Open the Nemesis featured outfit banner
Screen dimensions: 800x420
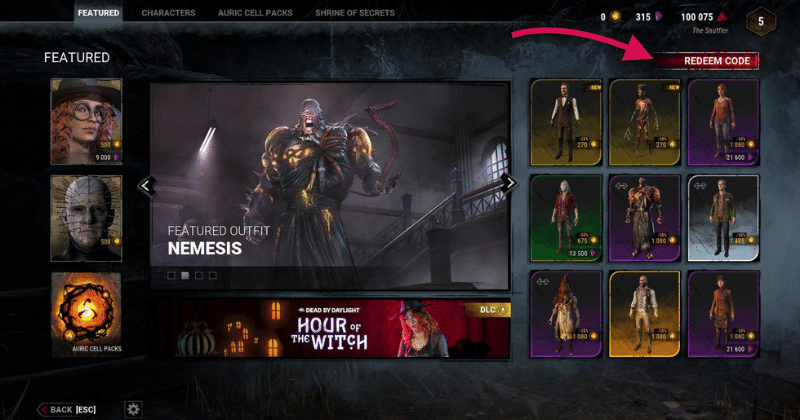[x=330, y=185]
